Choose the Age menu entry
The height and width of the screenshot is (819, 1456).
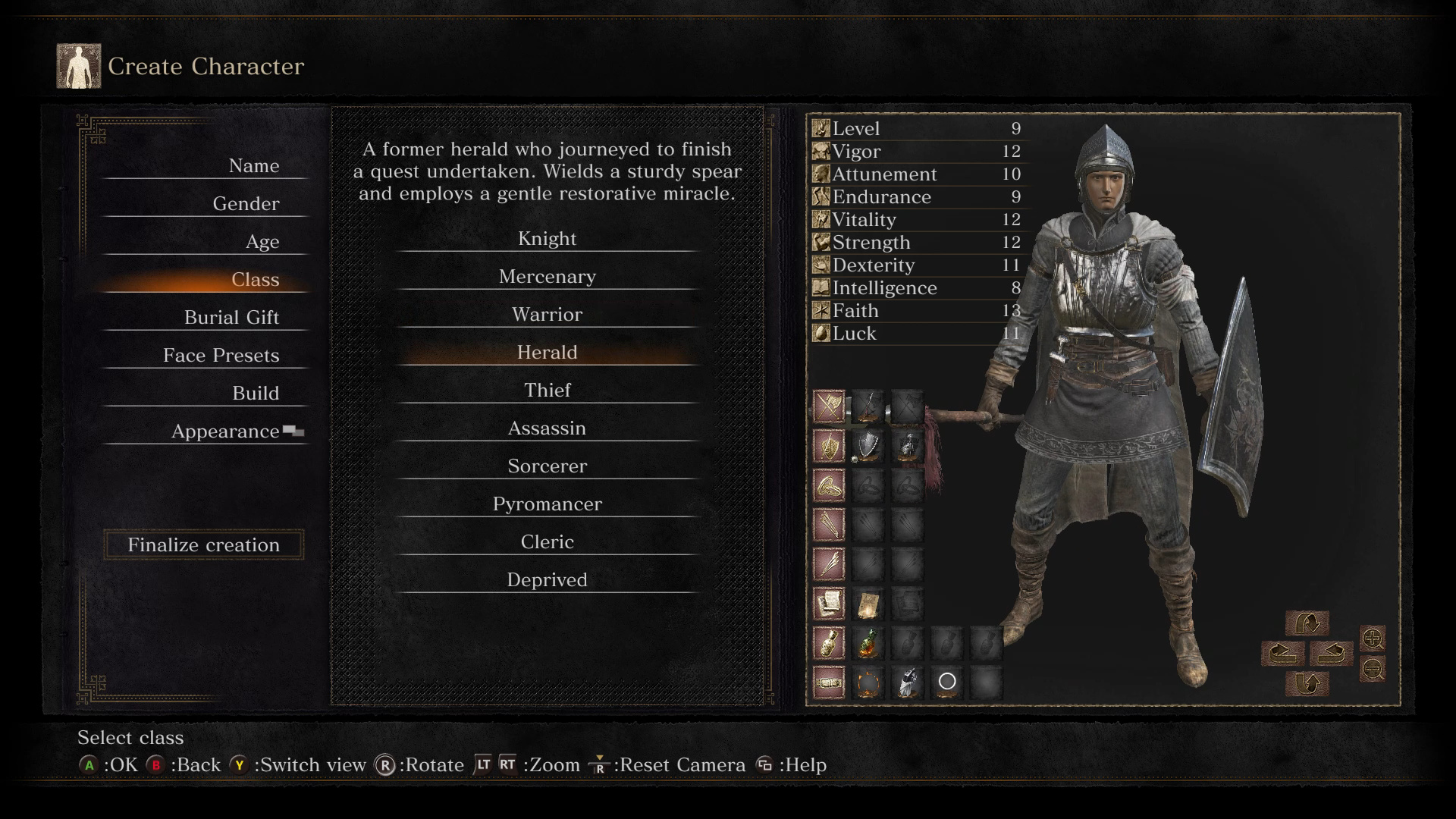click(262, 242)
